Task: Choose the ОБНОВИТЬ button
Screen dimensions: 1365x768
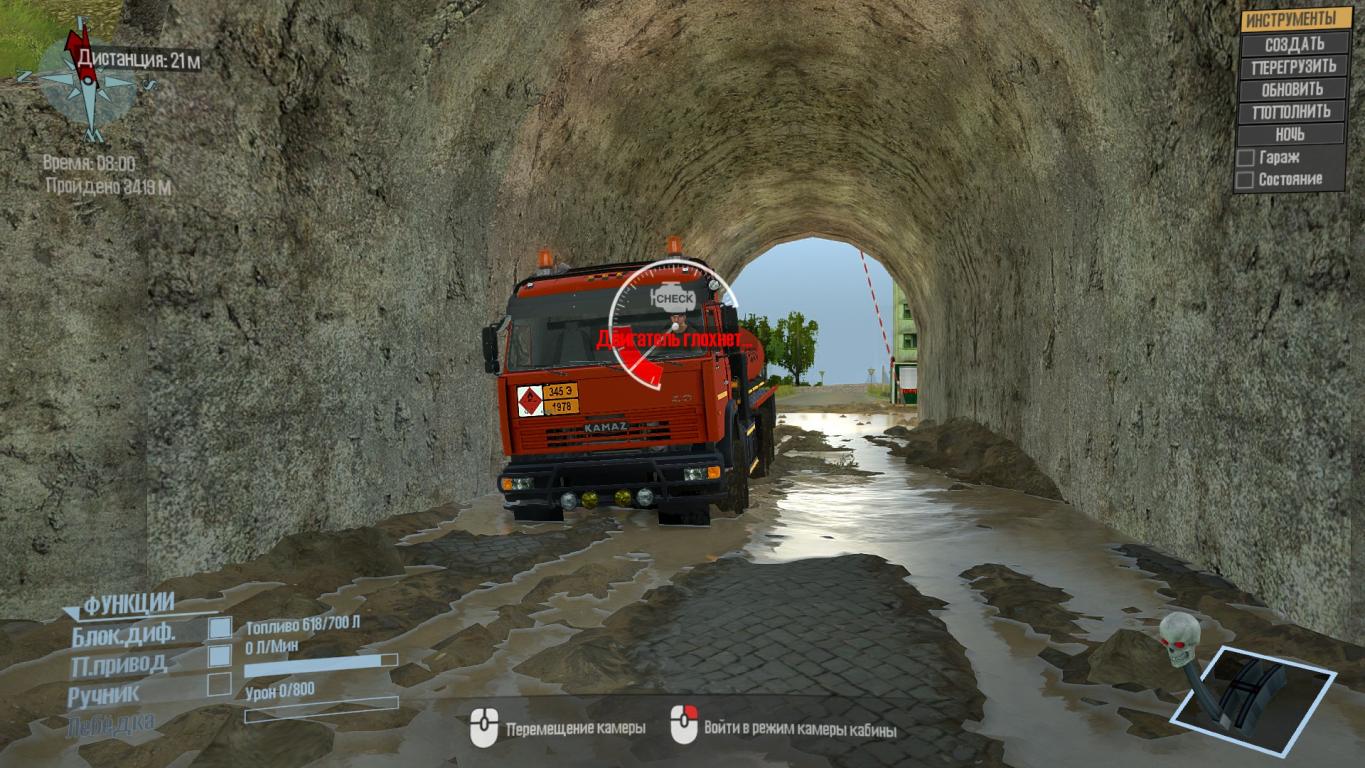Action: [1294, 89]
